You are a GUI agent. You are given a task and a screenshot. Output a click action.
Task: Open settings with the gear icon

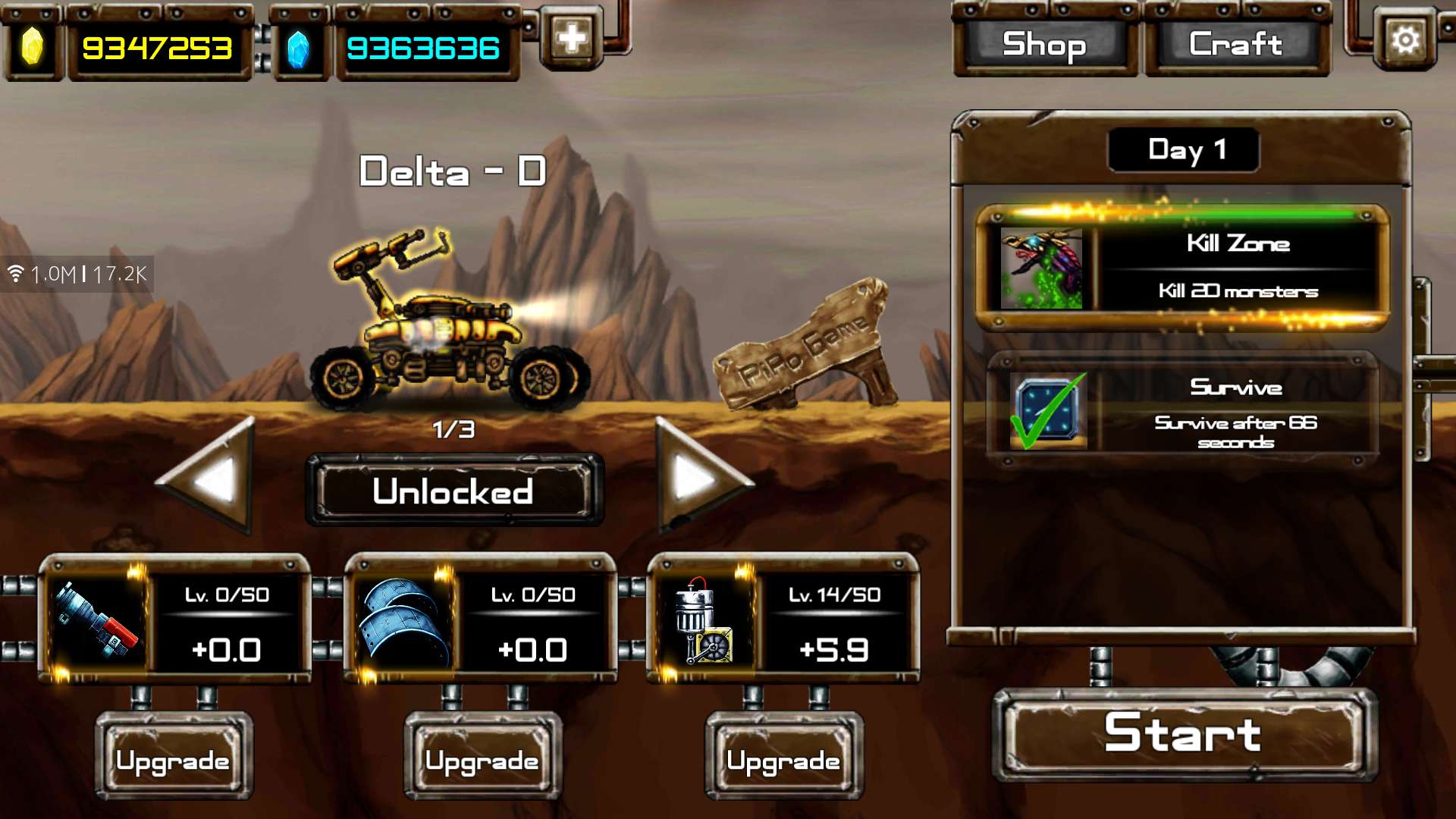1404,40
